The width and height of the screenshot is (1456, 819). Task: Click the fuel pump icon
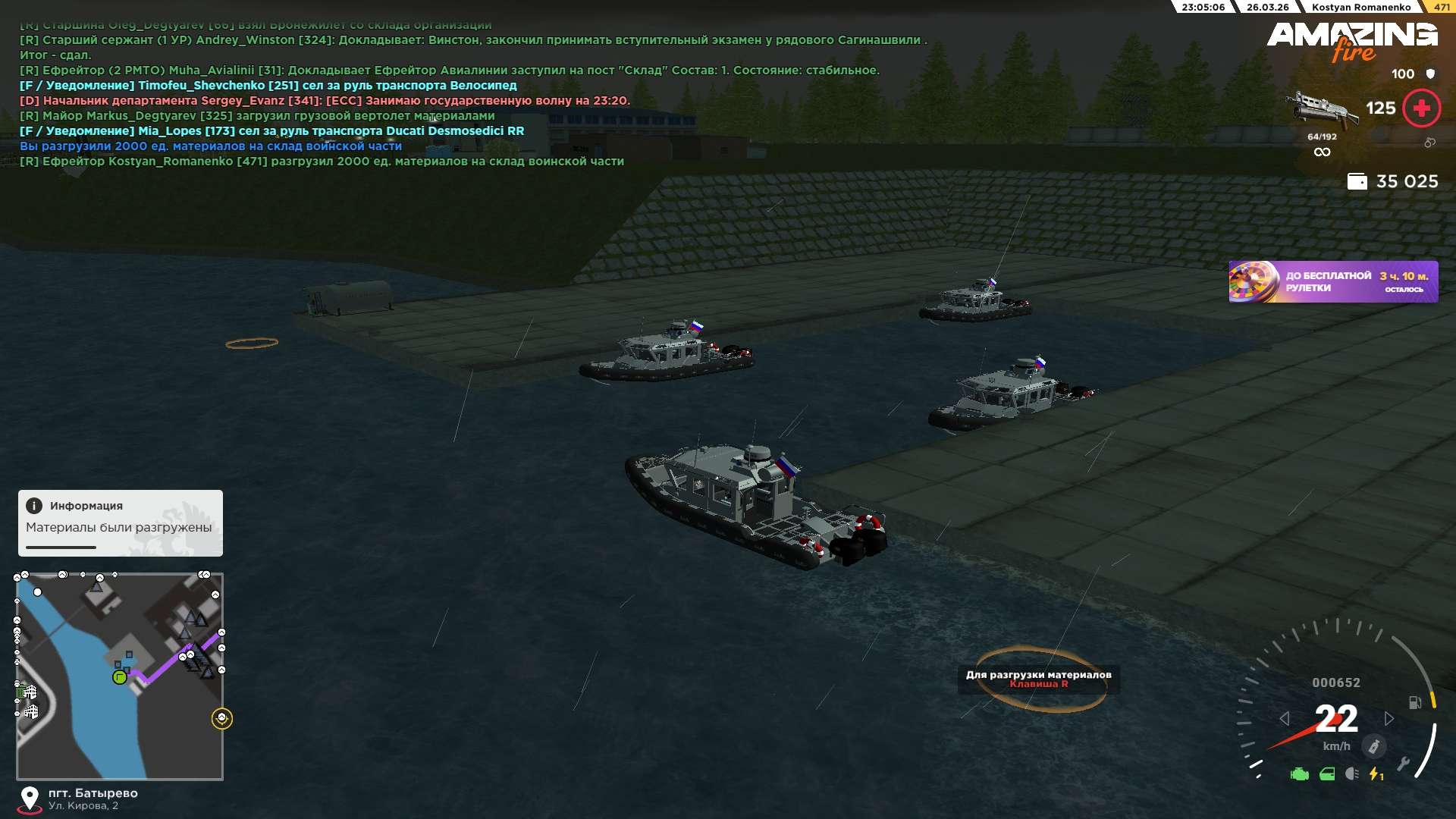[1415, 702]
